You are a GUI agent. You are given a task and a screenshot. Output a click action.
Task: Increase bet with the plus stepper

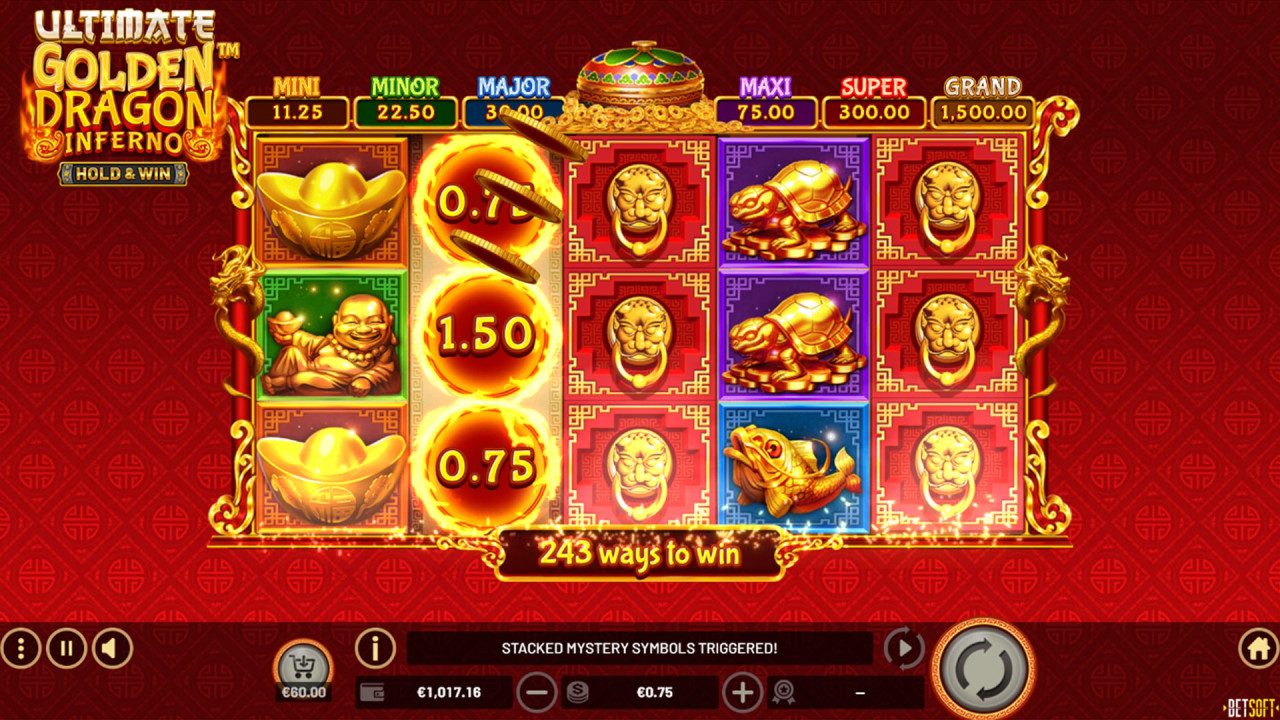click(x=743, y=691)
